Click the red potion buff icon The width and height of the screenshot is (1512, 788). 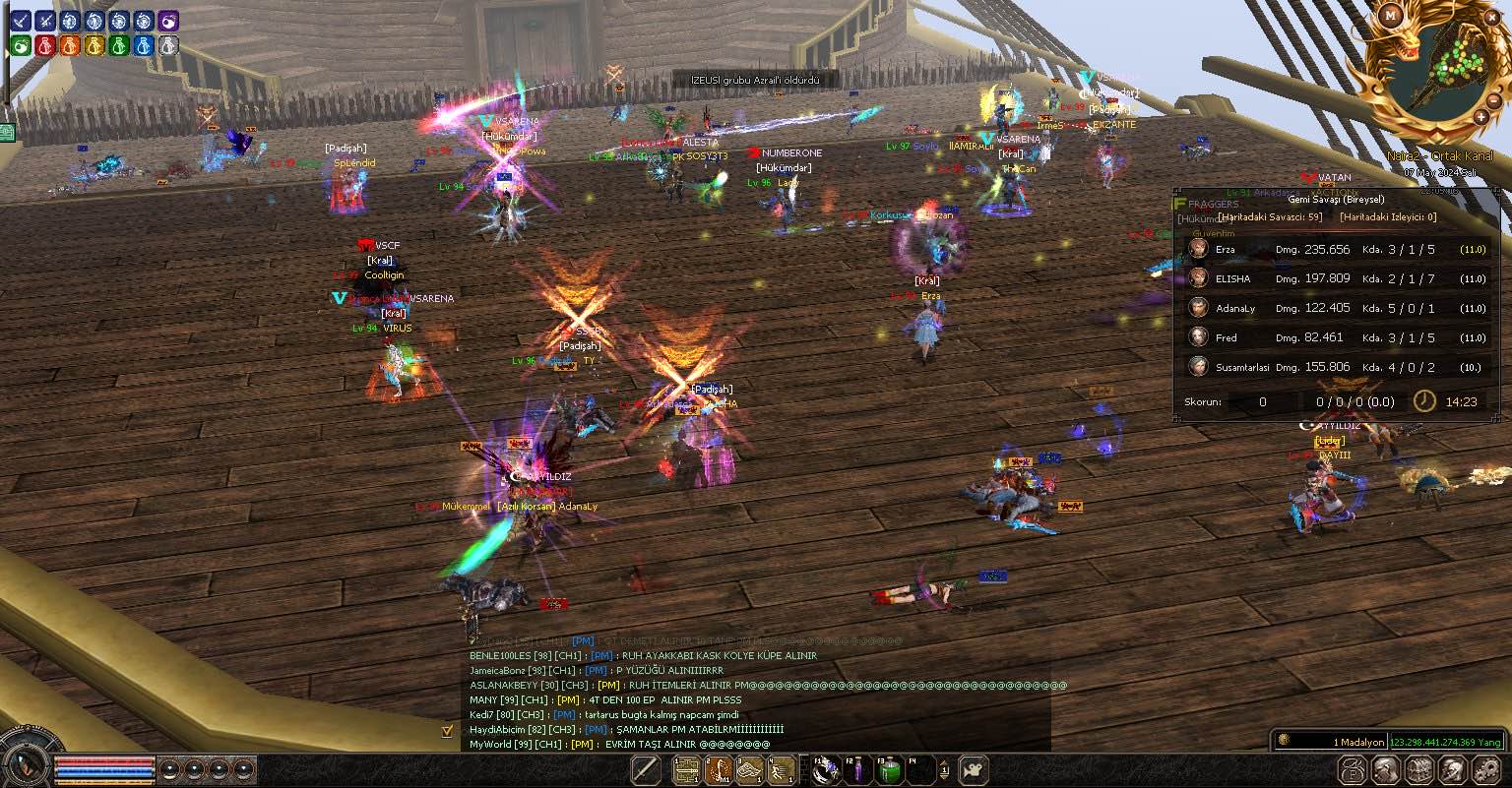[x=45, y=45]
